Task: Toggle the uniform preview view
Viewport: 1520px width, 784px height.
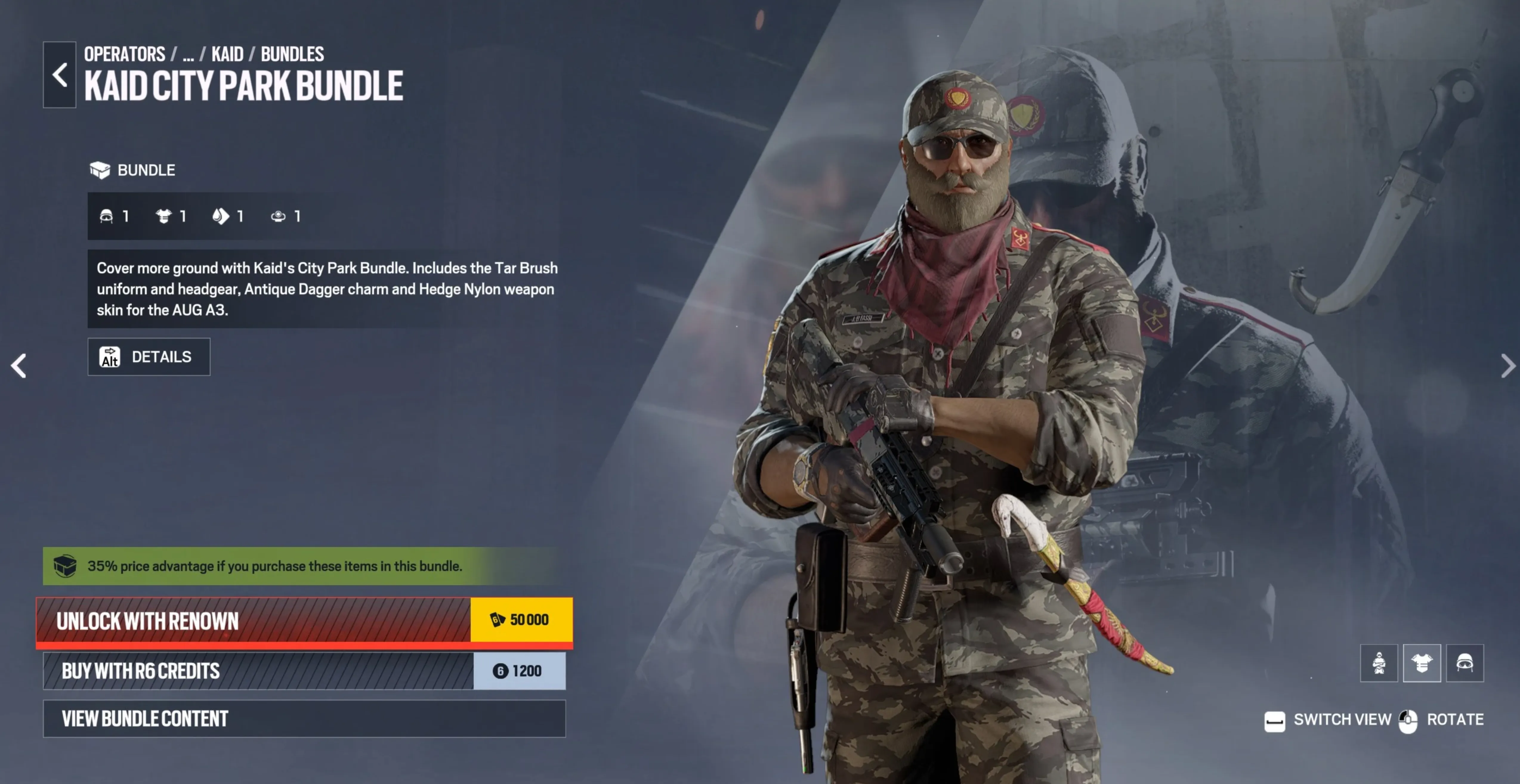Action: click(x=1422, y=663)
